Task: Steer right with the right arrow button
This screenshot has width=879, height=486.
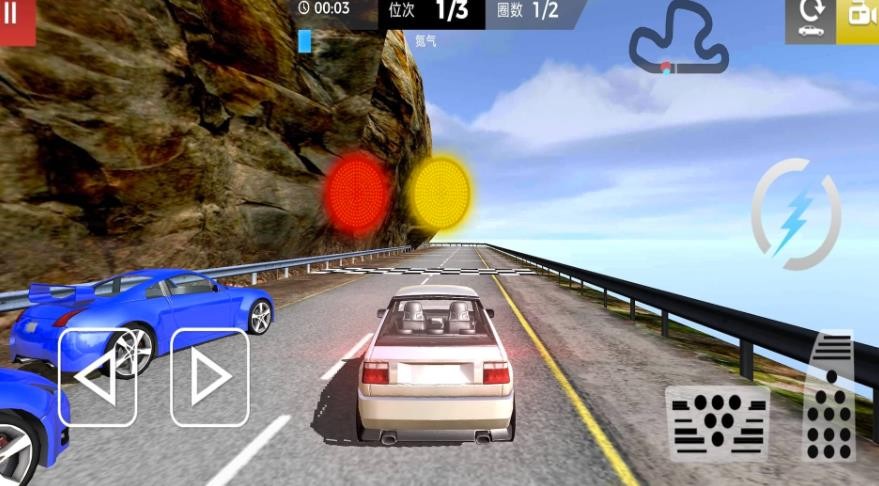Action: (209, 378)
